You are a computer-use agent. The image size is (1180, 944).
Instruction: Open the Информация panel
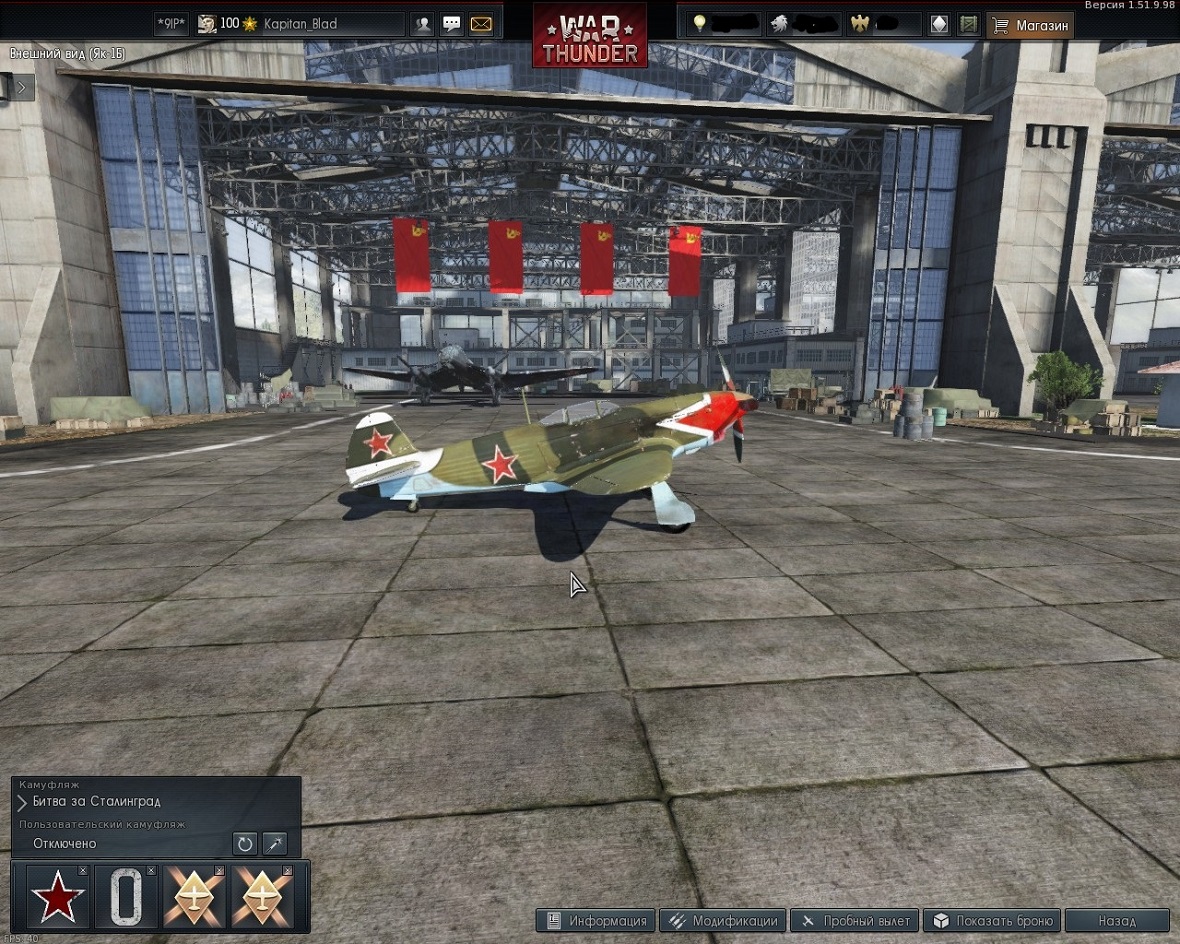click(x=596, y=921)
